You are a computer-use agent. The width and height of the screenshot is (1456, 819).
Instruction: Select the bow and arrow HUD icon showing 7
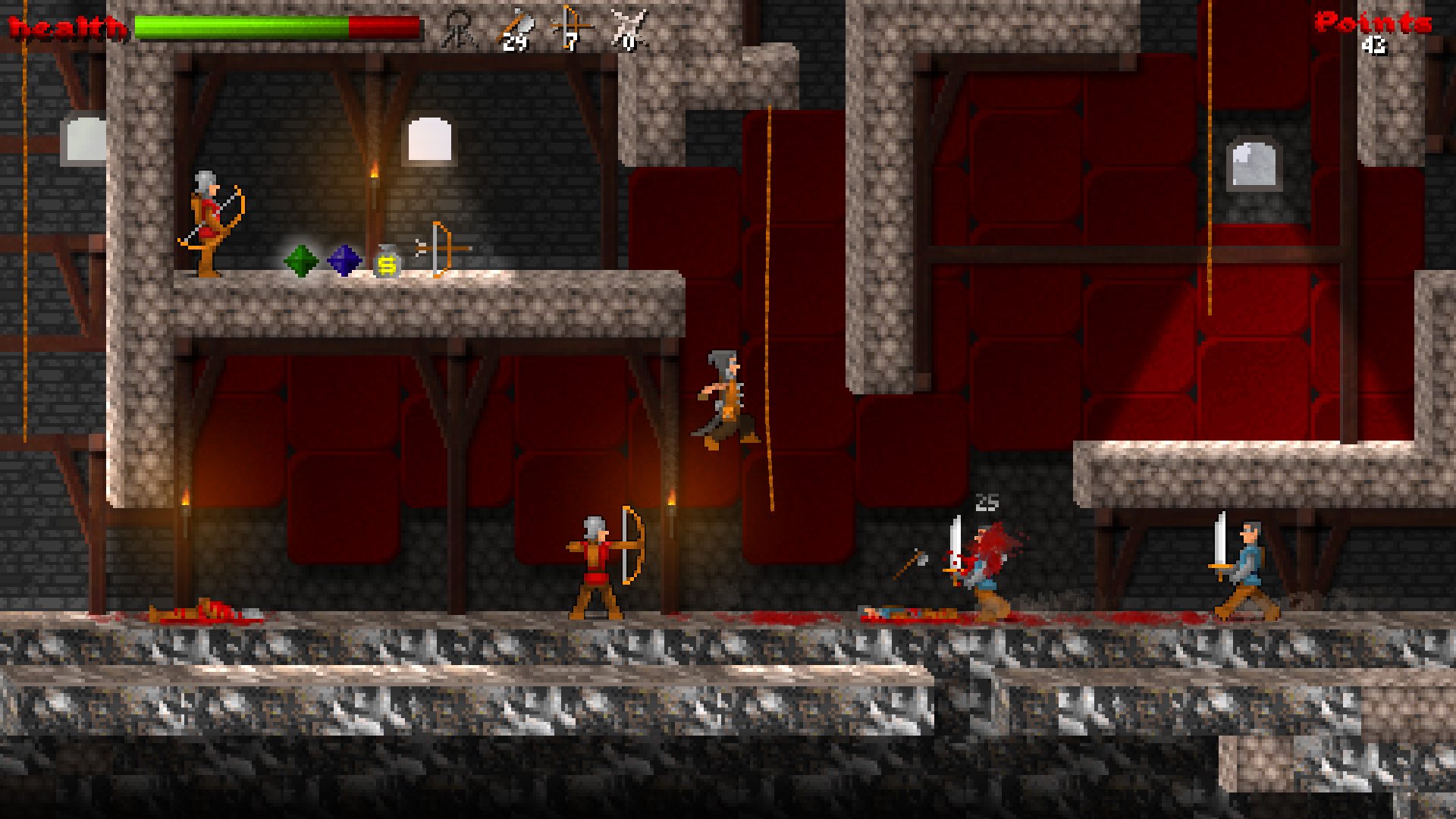pyautogui.click(x=573, y=27)
